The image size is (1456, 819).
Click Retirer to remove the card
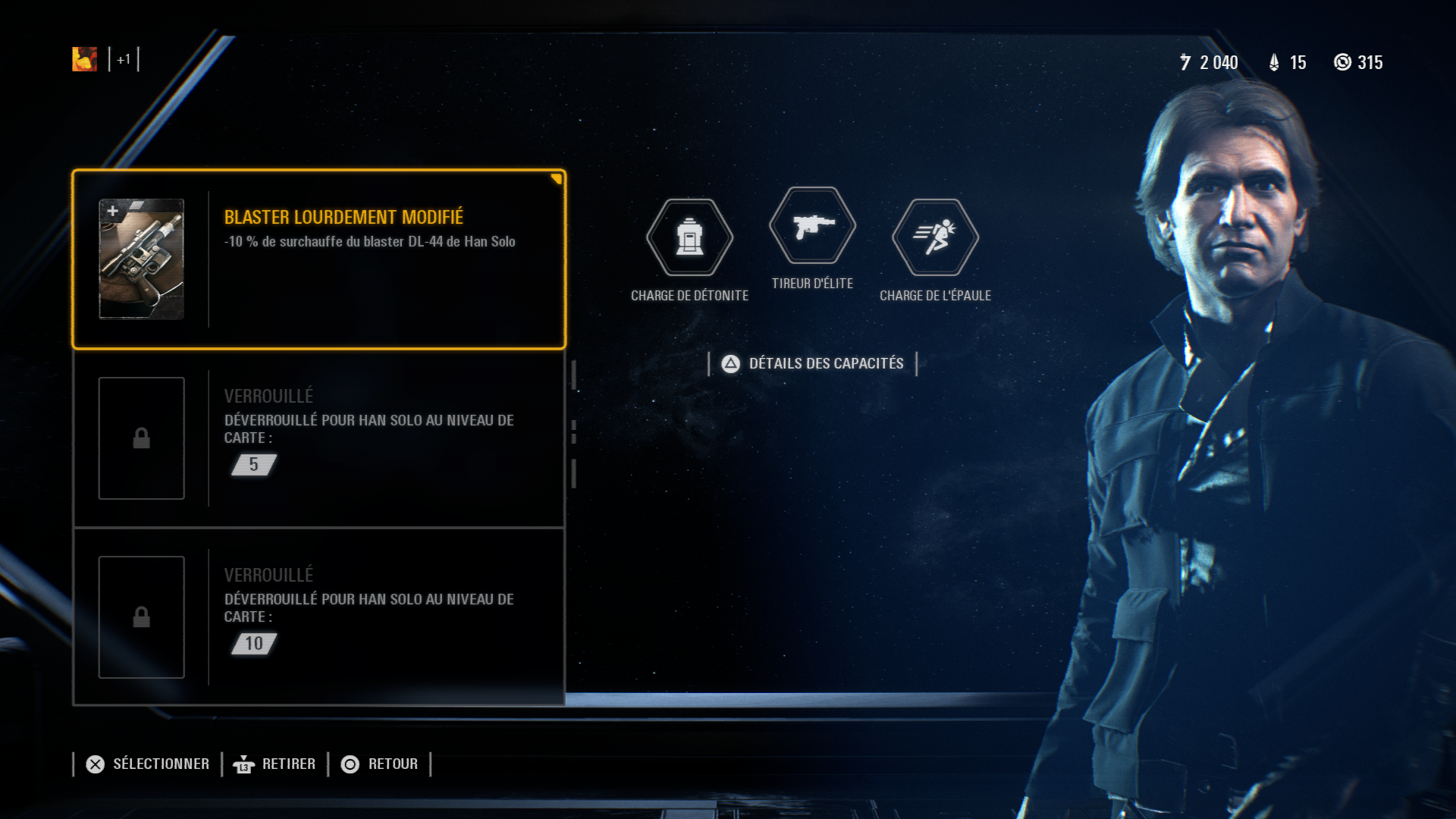coord(275,764)
